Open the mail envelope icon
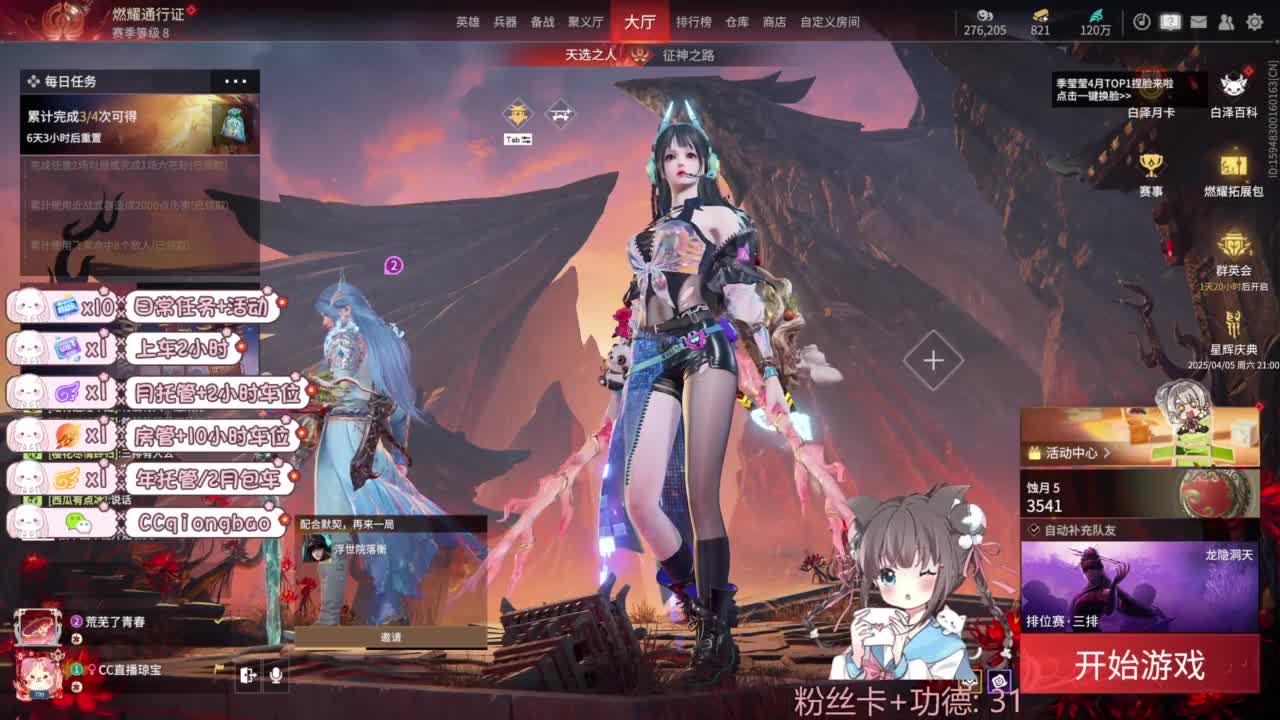The image size is (1280, 720). tap(1198, 21)
